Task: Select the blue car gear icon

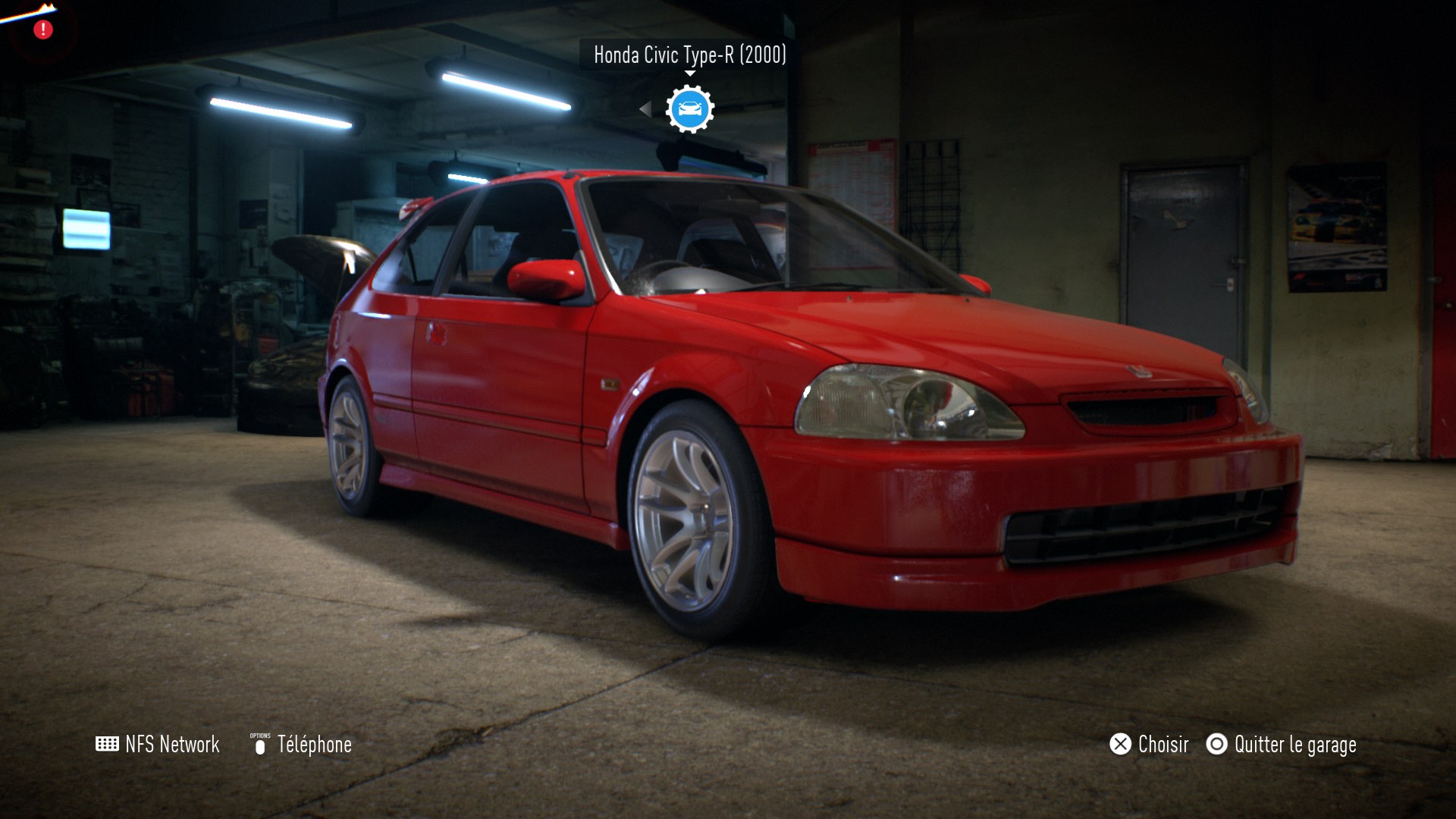Action: [x=689, y=109]
